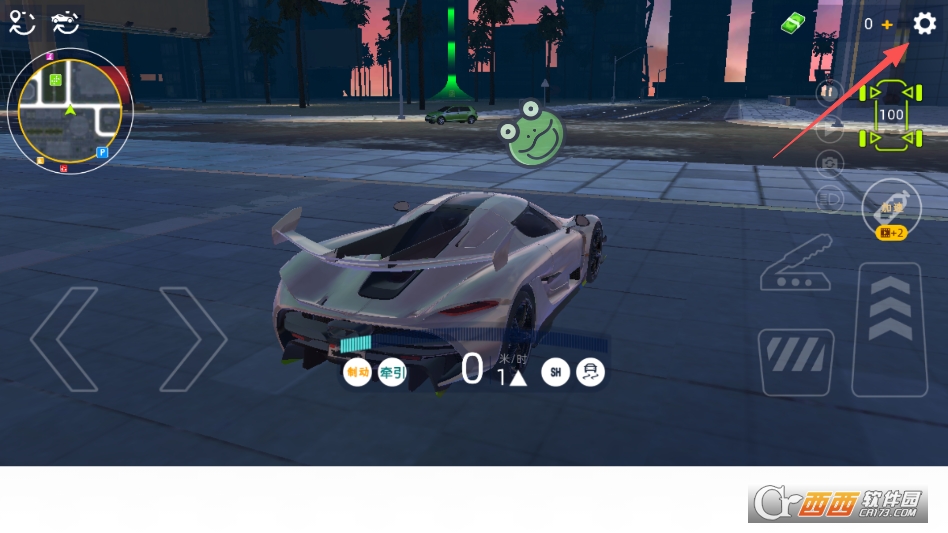Open the gear settings menu
Viewport: 948px width, 533px height.
[x=925, y=24]
